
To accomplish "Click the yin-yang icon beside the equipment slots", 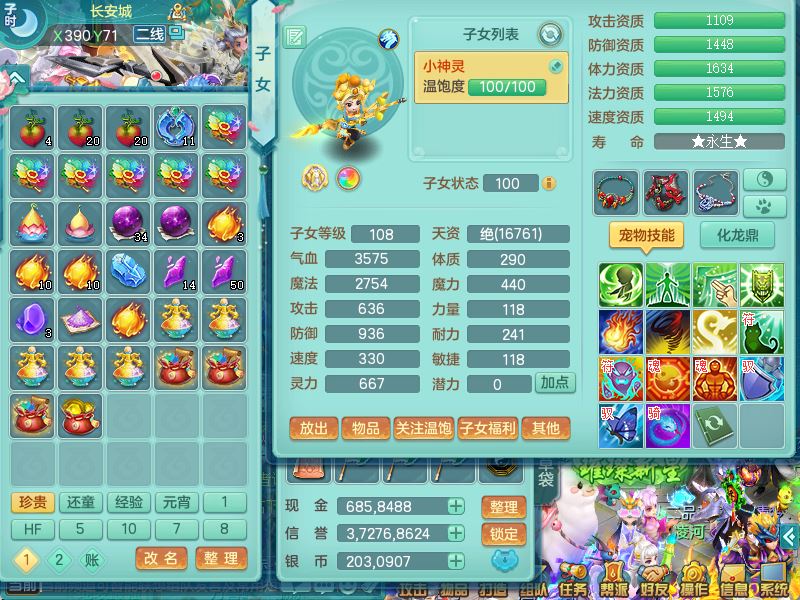I will click(763, 179).
